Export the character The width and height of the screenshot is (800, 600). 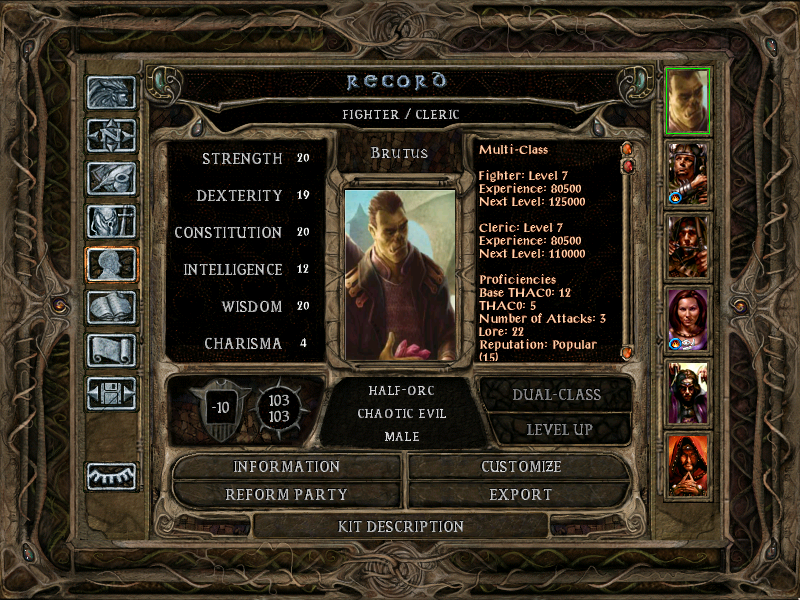tap(521, 494)
